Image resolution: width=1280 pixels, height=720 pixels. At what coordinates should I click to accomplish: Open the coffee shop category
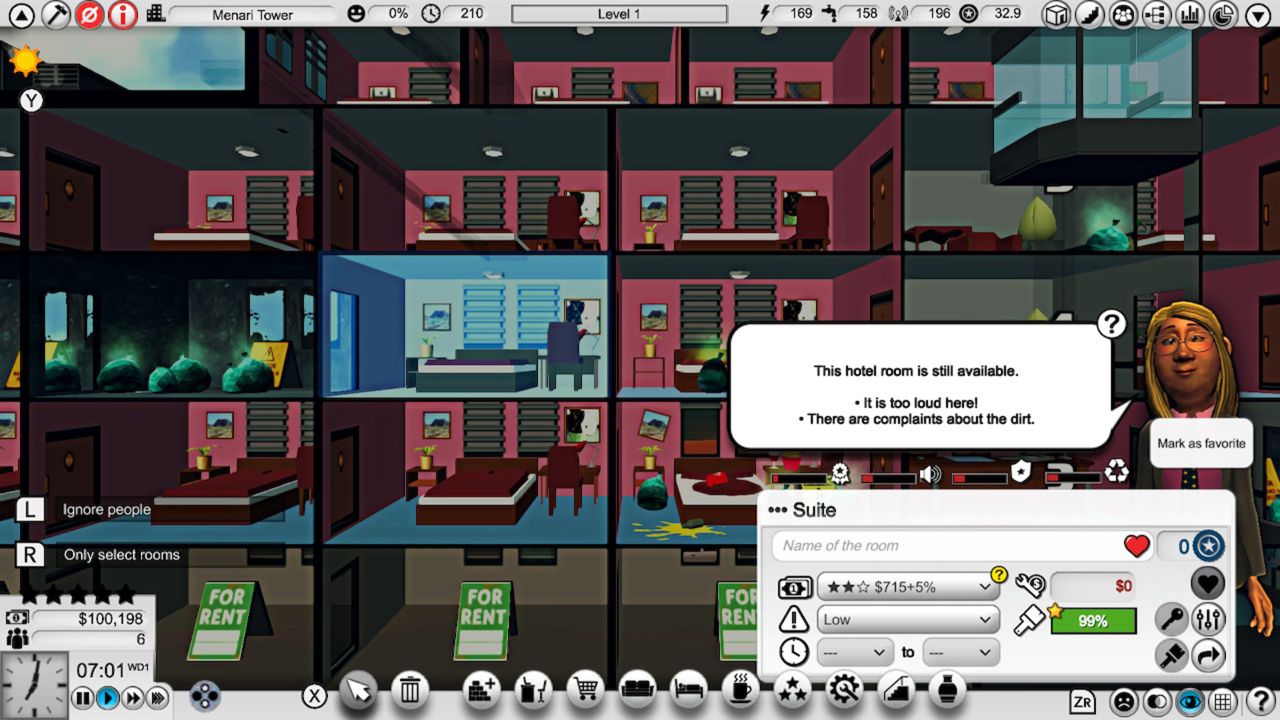coord(740,690)
